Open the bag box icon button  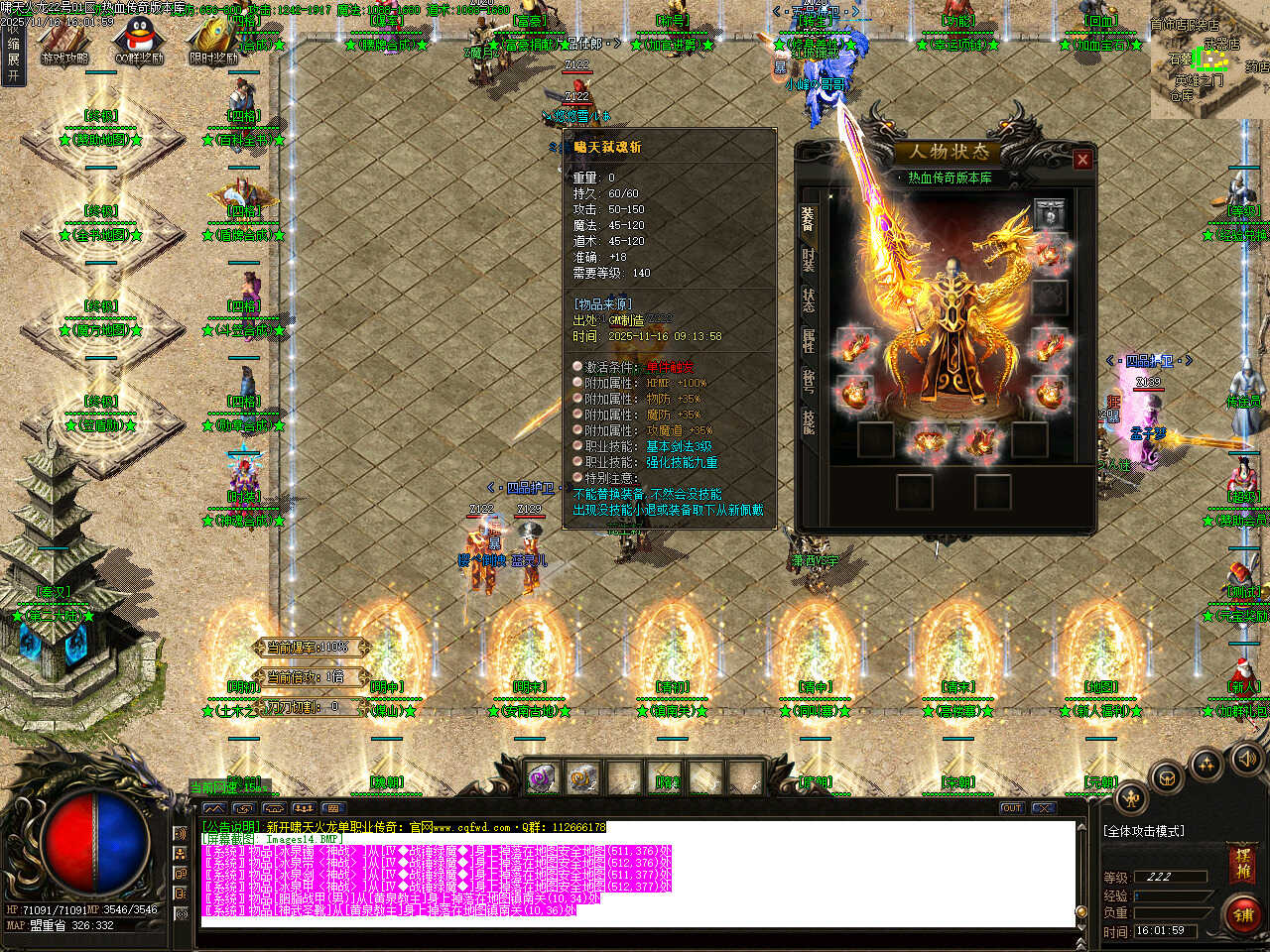[x=1167, y=778]
